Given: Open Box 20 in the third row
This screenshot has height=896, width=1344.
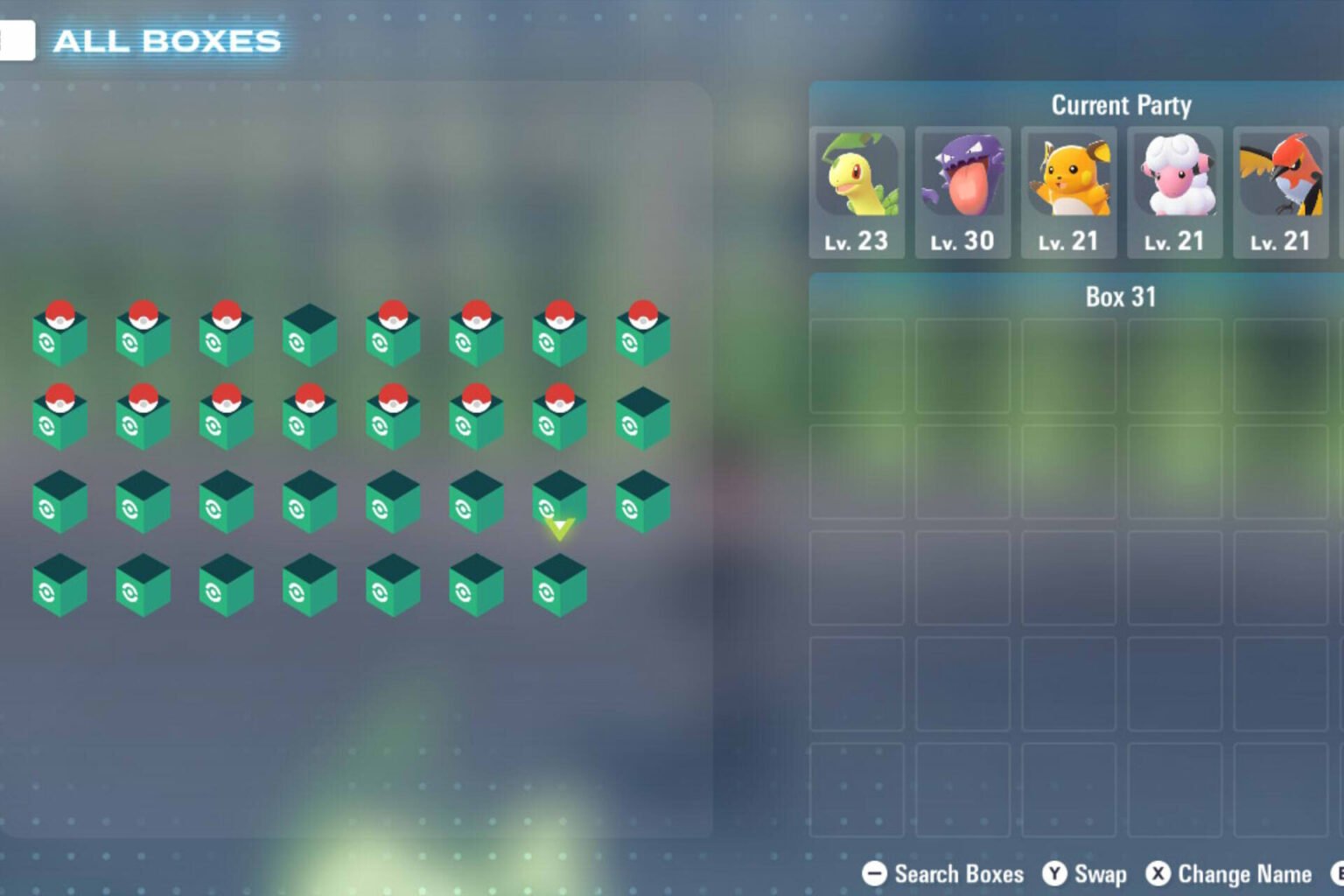Looking at the screenshot, I should [x=309, y=503].
